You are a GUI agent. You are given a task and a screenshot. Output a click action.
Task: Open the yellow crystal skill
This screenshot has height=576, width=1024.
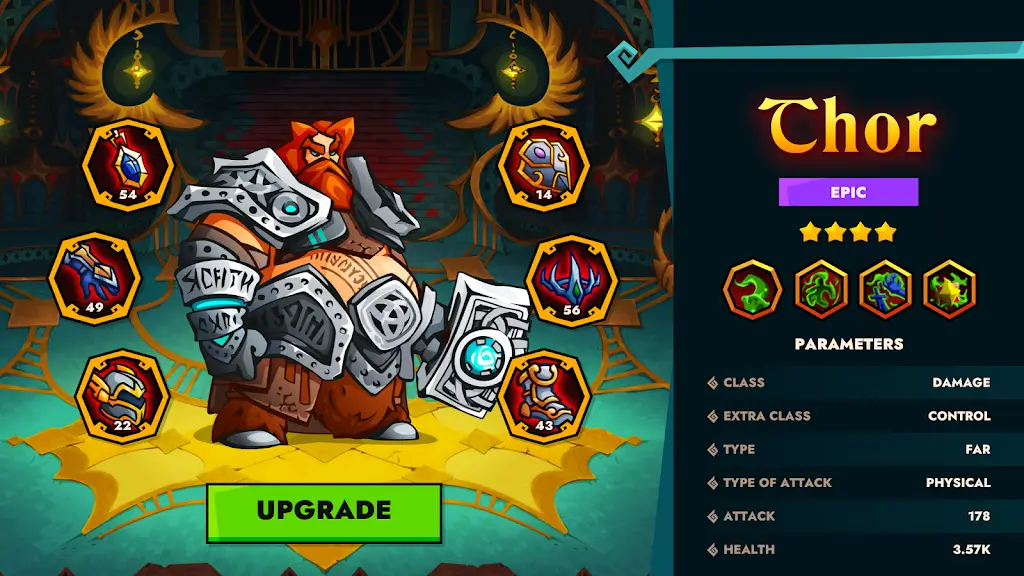[x=948, y=289]
